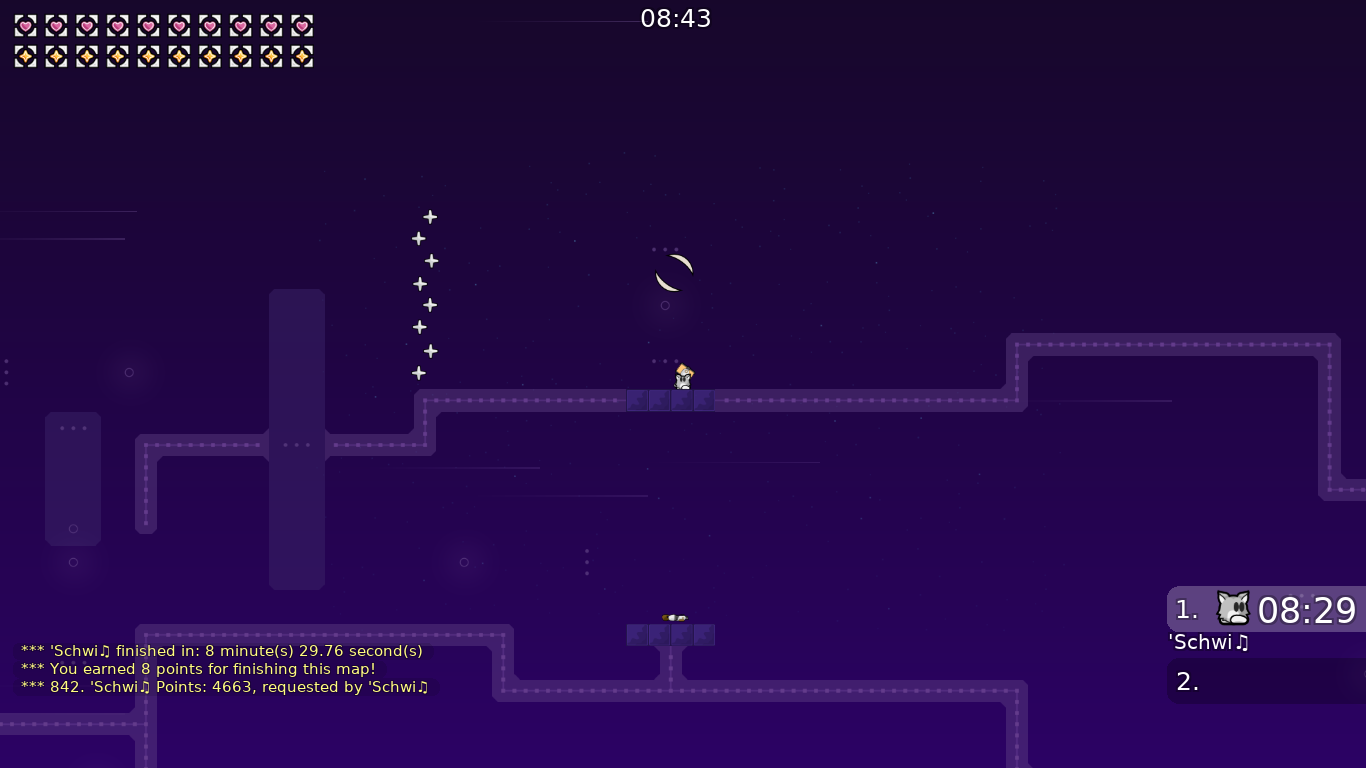Click the topmost collectible star pickup

pos(430,216)
